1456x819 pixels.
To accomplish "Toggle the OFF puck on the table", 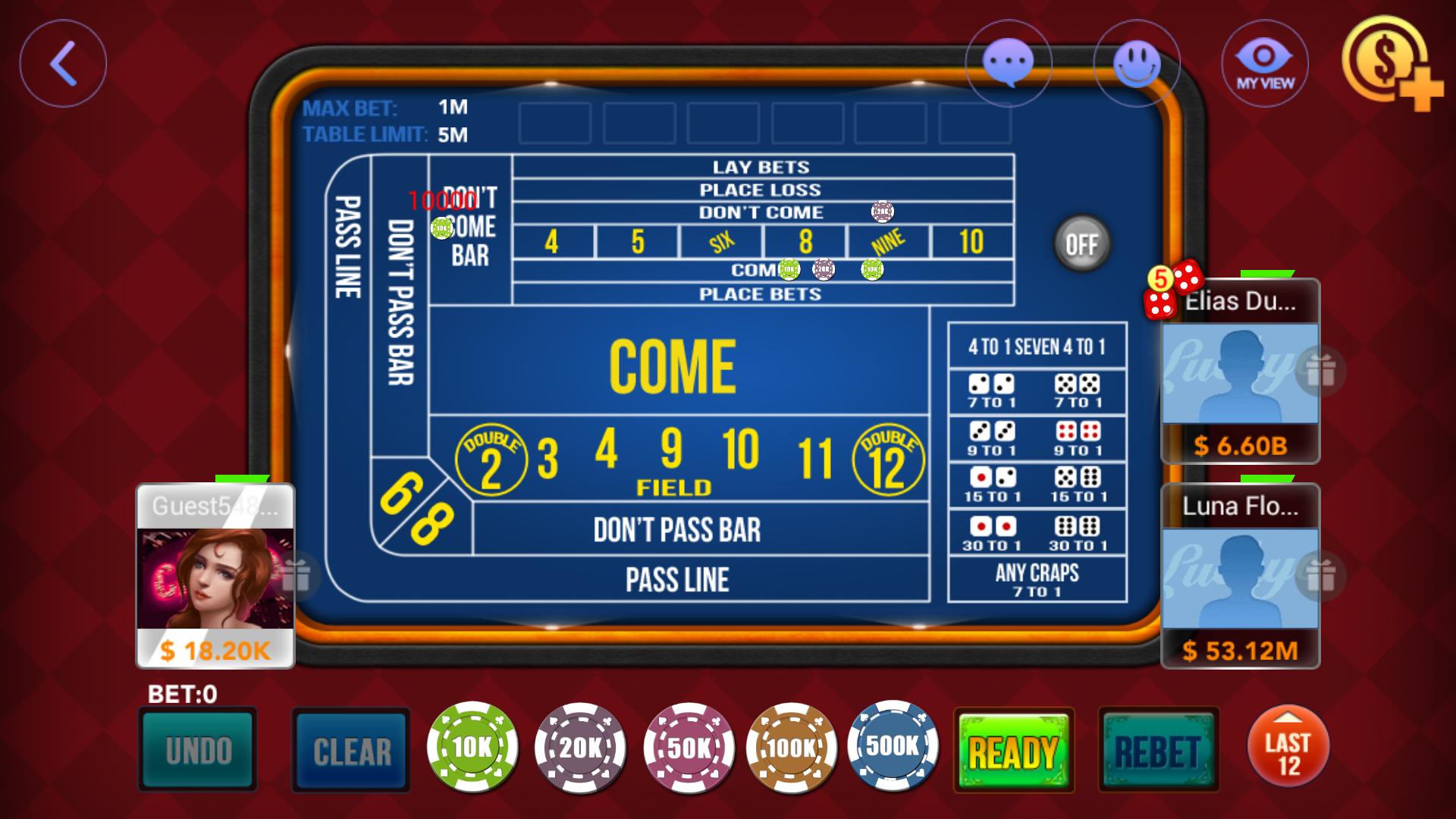I will [x=1082, y=244].
